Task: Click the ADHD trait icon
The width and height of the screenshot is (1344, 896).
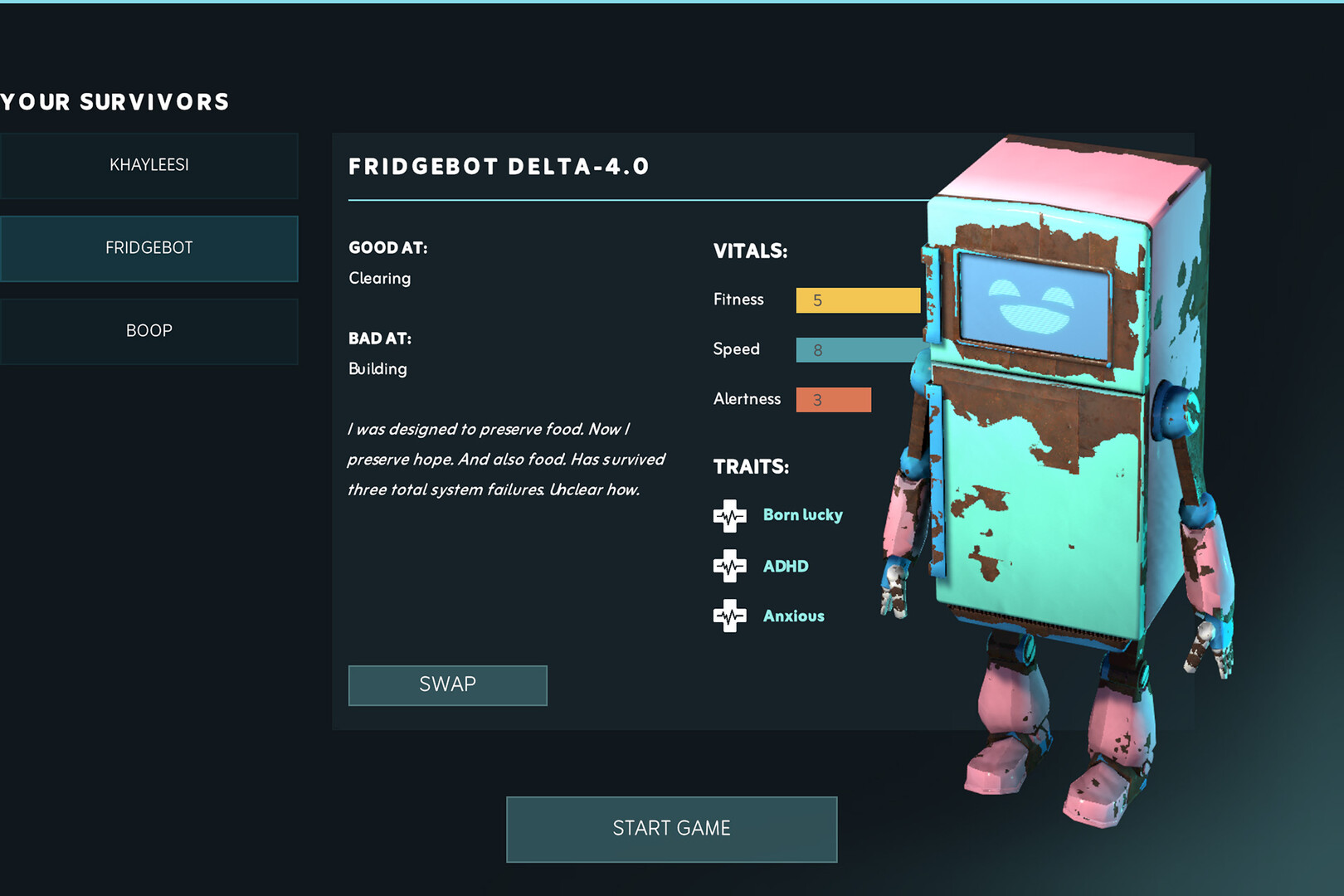Action: 730,566
